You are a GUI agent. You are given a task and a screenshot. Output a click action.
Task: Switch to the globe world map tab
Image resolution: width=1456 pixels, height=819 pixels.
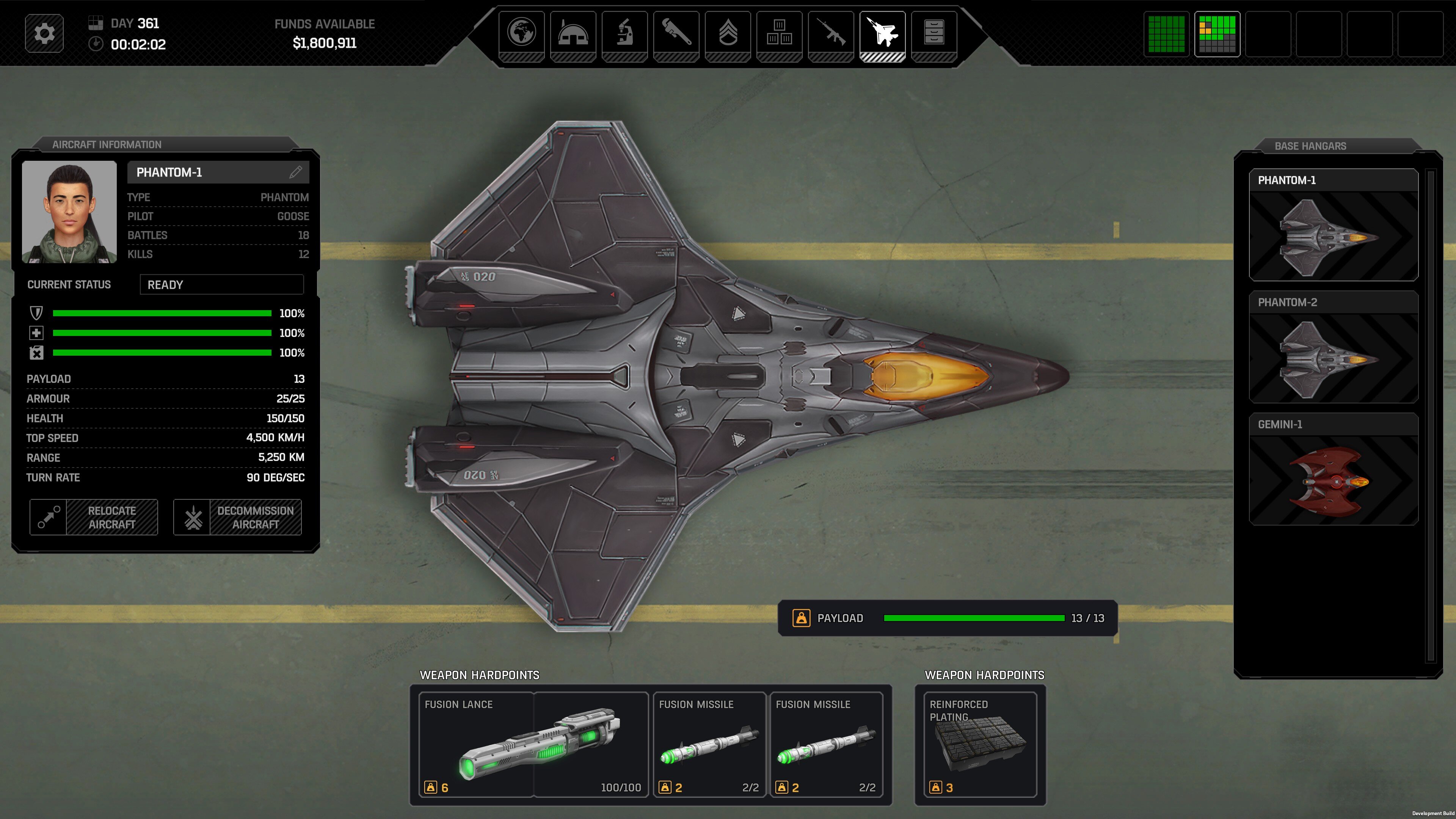pos(521,33)
